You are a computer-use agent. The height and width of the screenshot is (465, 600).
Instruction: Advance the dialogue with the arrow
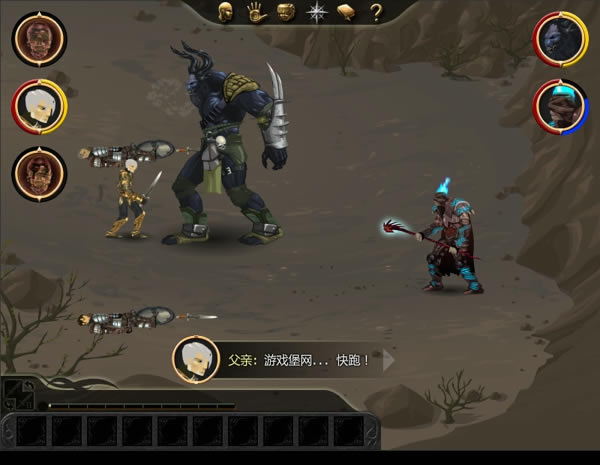click(x=389, y=359)
